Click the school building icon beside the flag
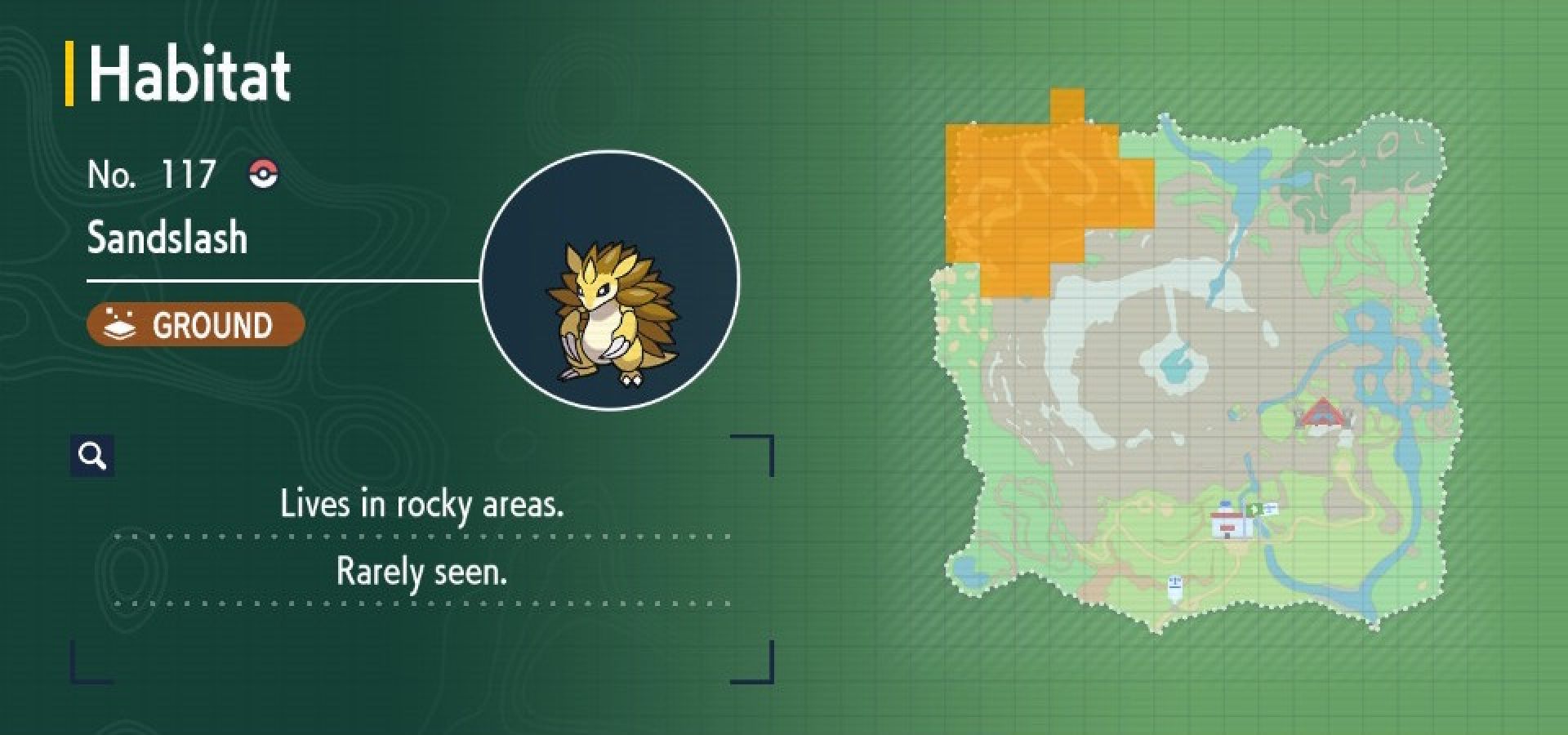Viewport: 1568px width, 735px height. (x=1272, y=508)
